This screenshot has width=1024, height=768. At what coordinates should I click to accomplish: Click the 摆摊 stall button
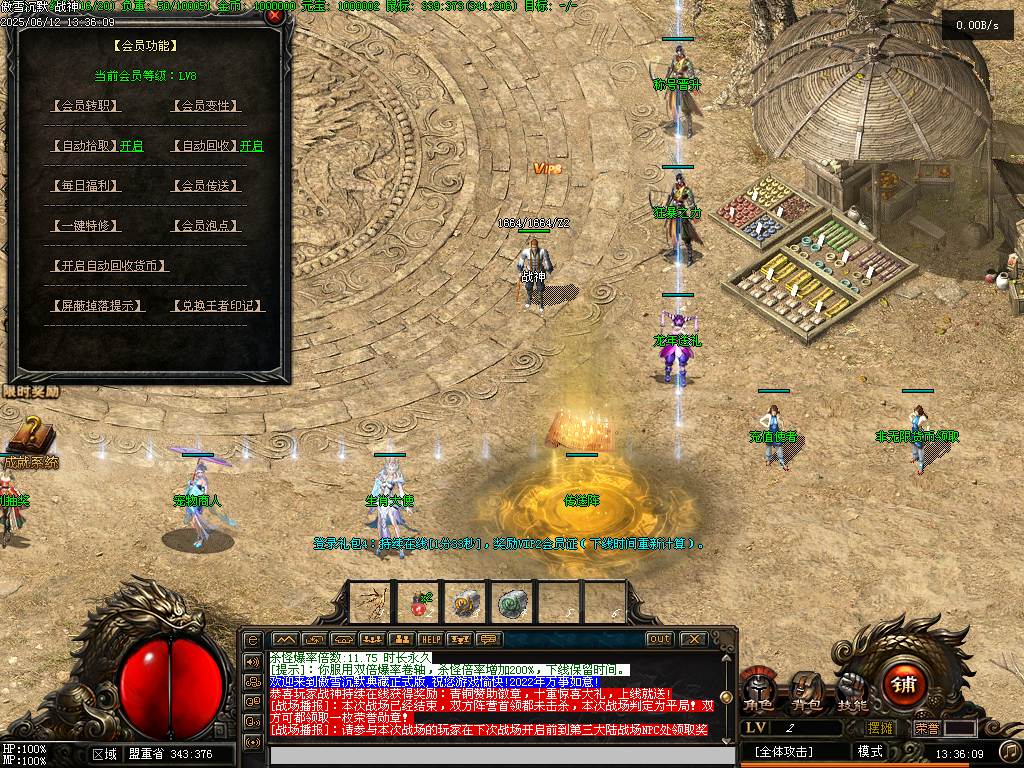click(880, 728)
